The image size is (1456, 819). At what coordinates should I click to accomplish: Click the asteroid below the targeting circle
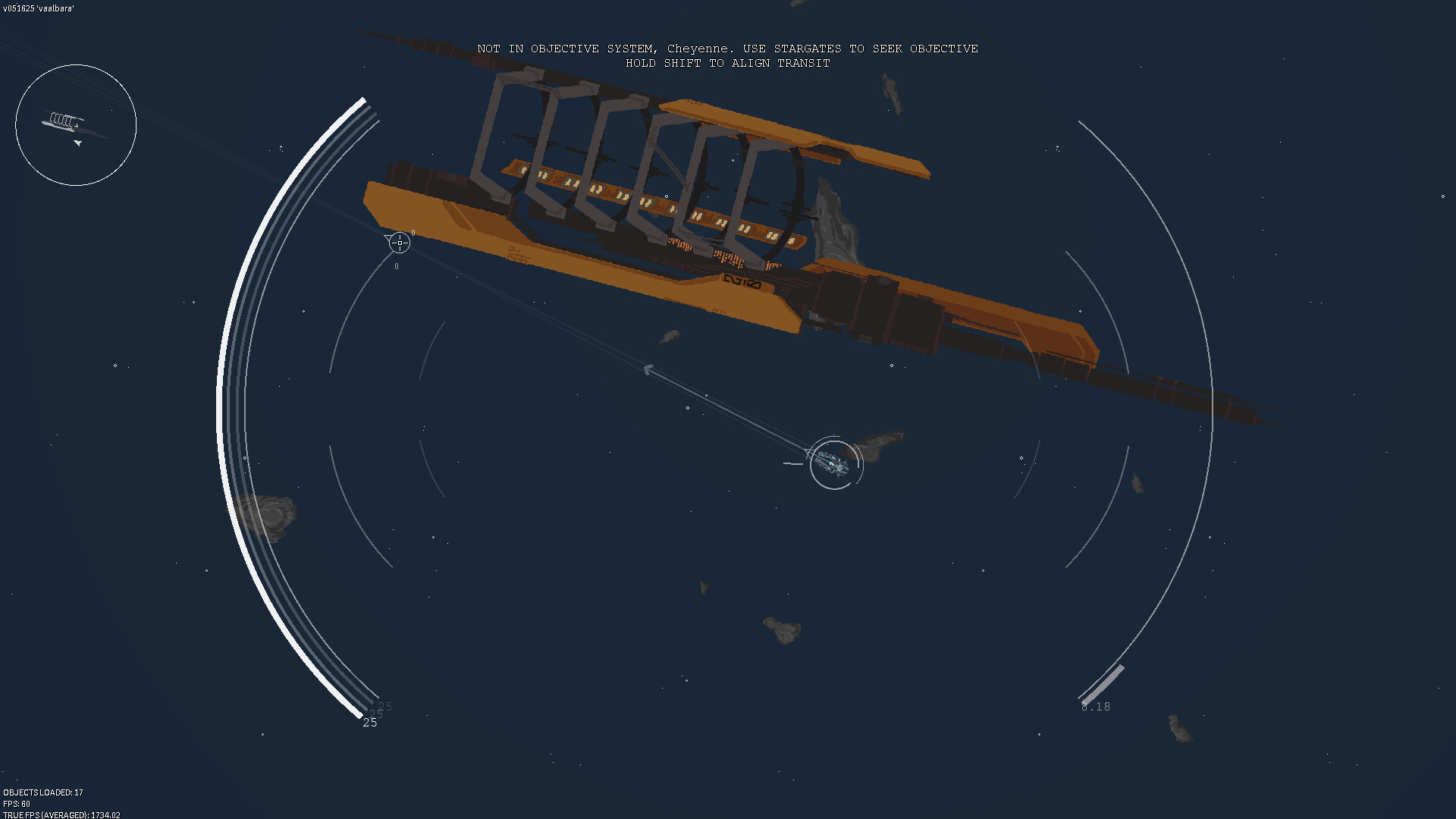781,629
